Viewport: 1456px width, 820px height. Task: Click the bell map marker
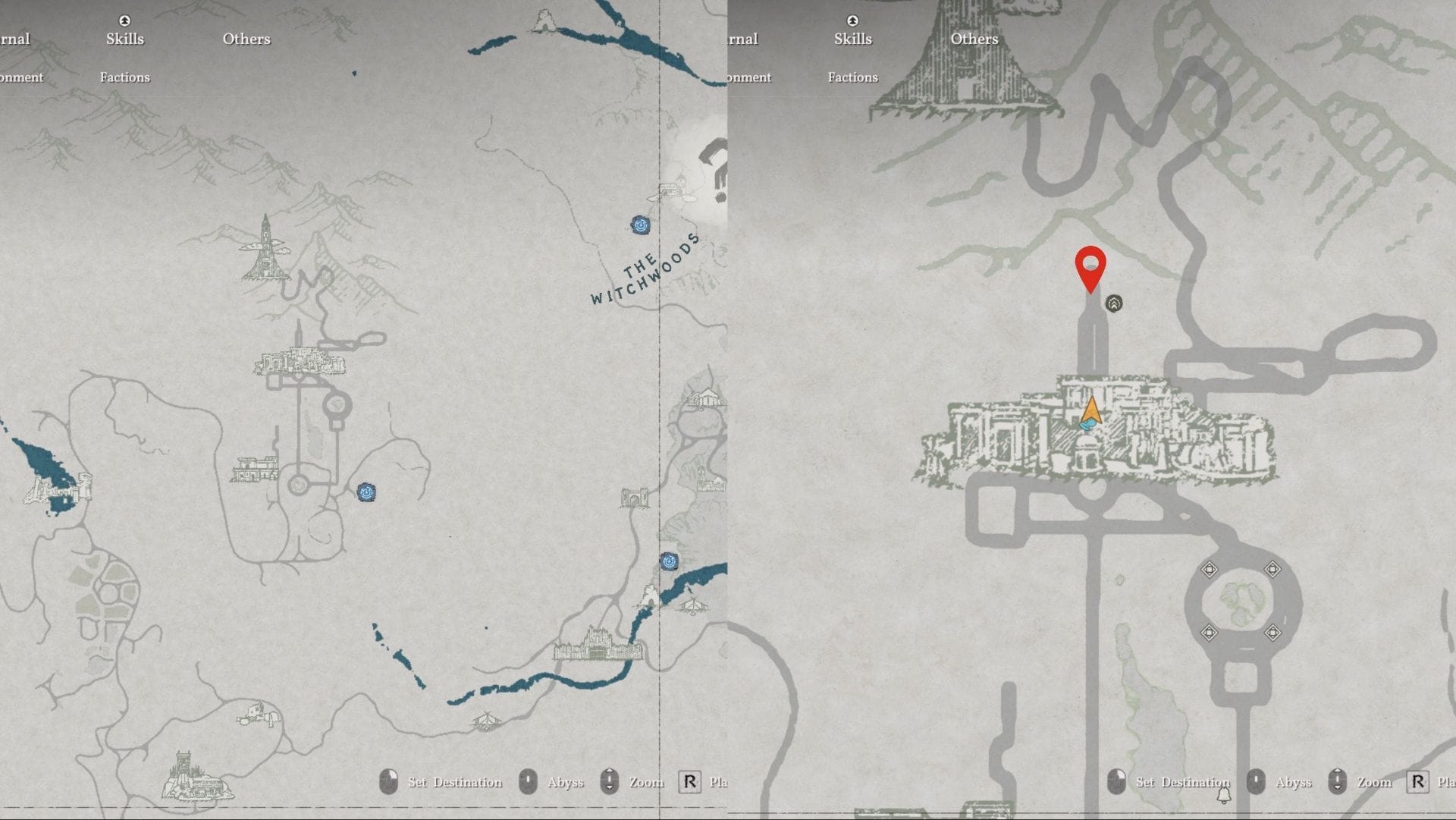tap(1223, 795)
